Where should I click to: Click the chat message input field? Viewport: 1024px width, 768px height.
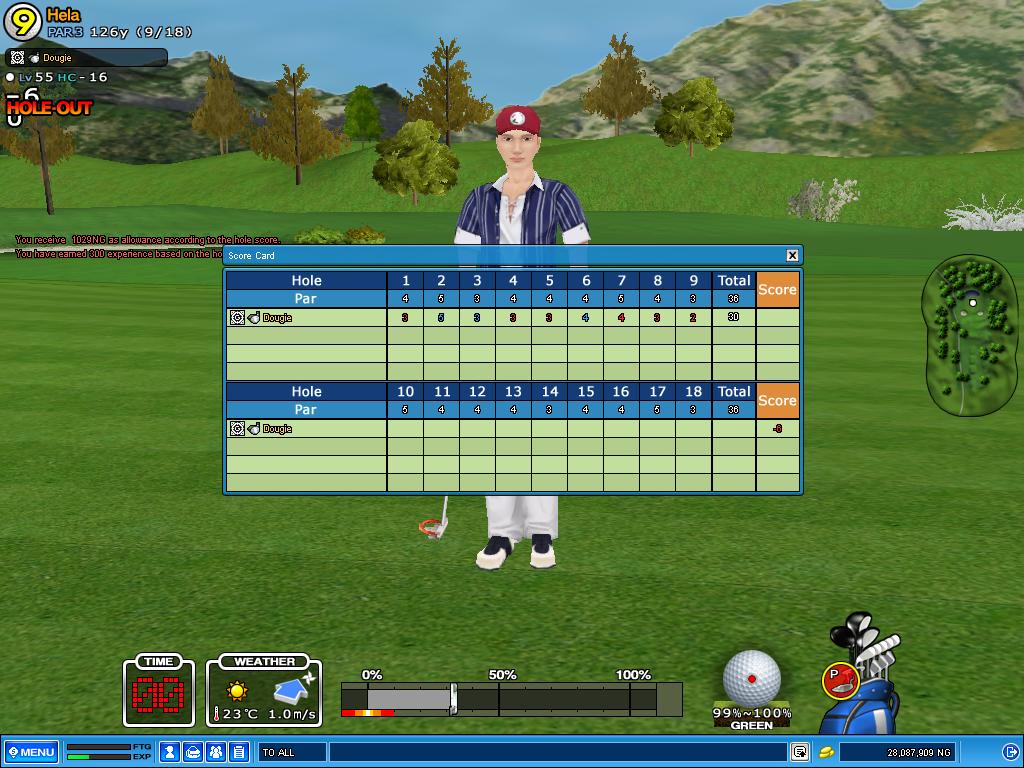(x=555, y=752)
